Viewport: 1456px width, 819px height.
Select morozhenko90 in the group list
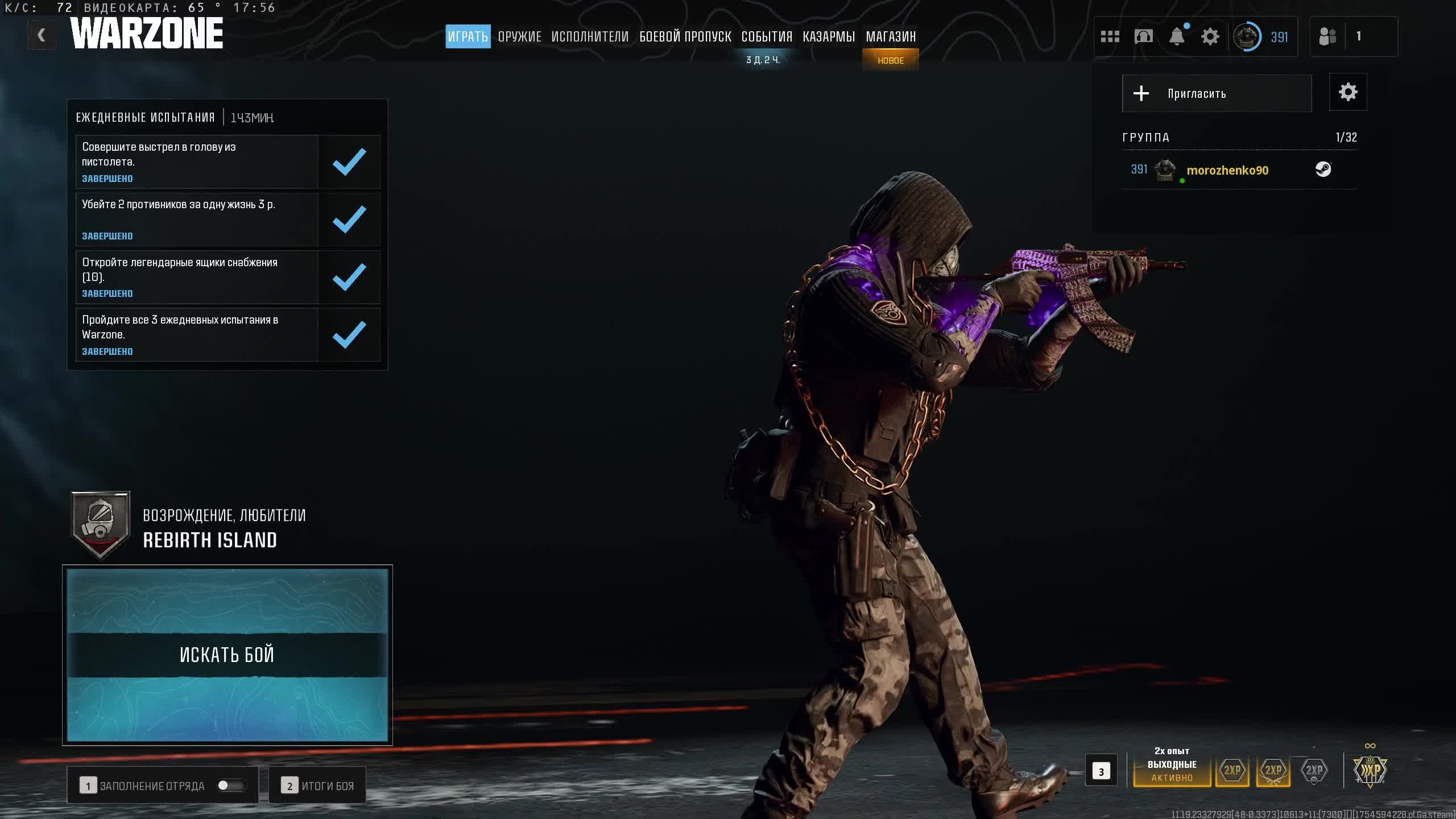pos(1227,170)
